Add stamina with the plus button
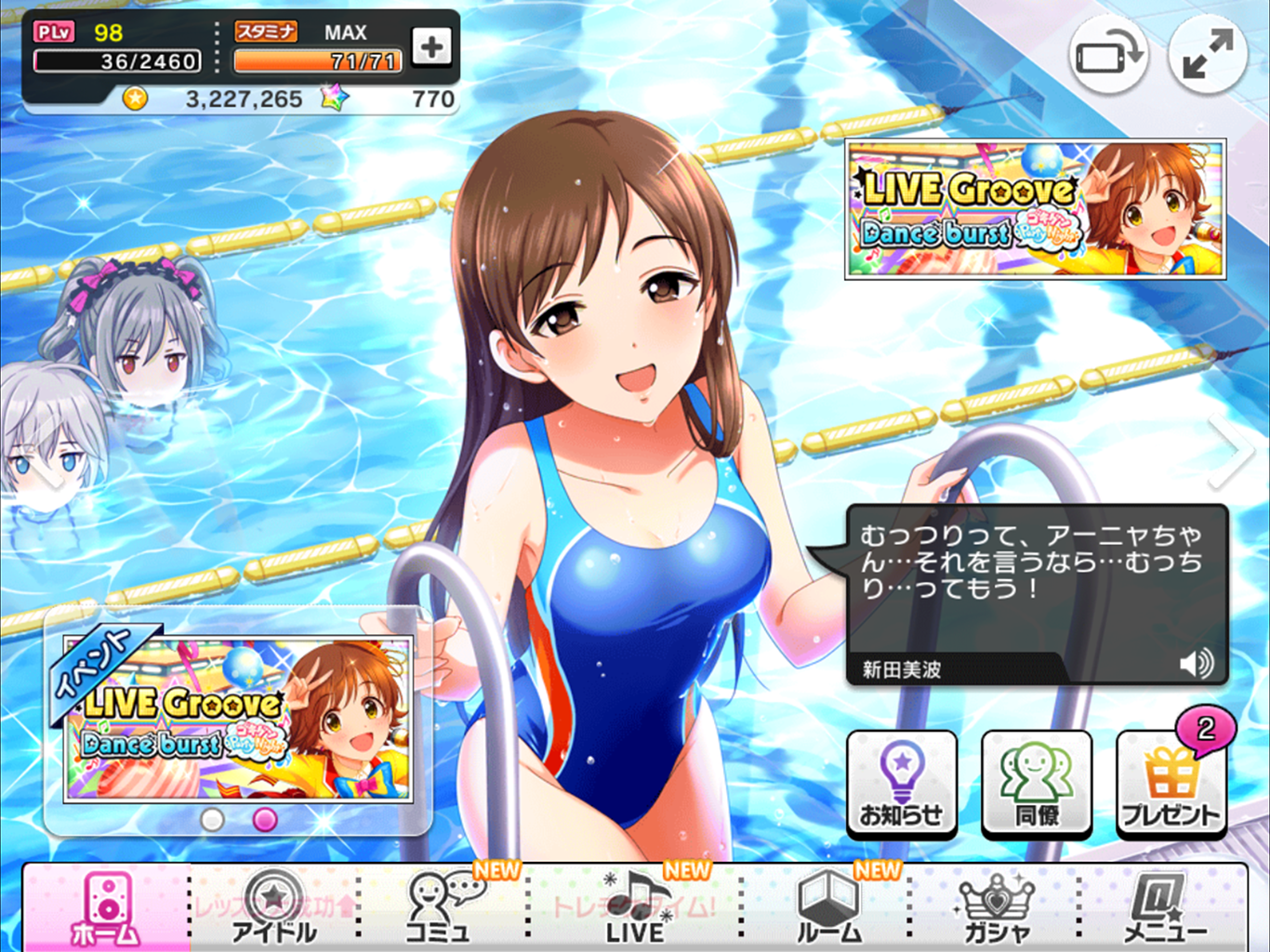The height and width of the screenshot is (952, 1270). tap(431, 47)
